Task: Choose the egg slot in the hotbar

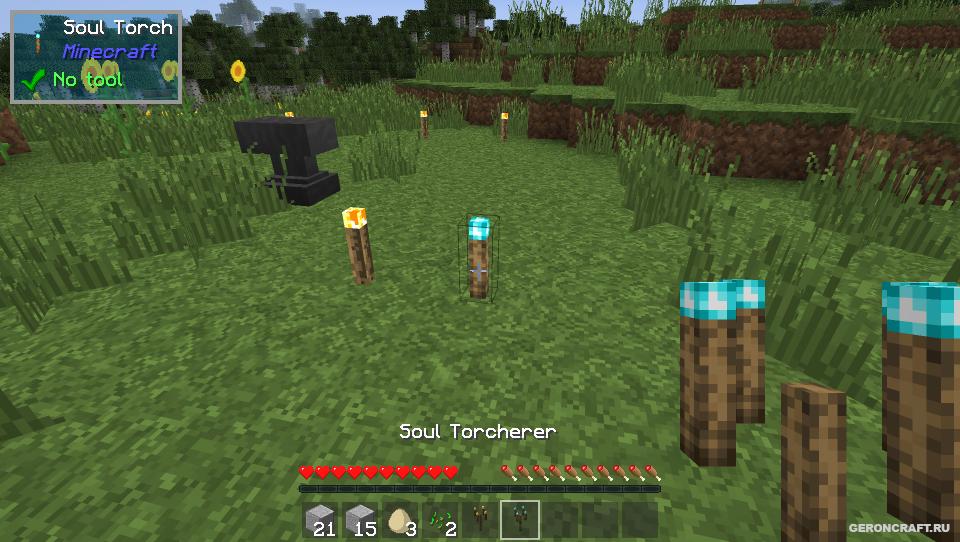Action: pos(400,519)
